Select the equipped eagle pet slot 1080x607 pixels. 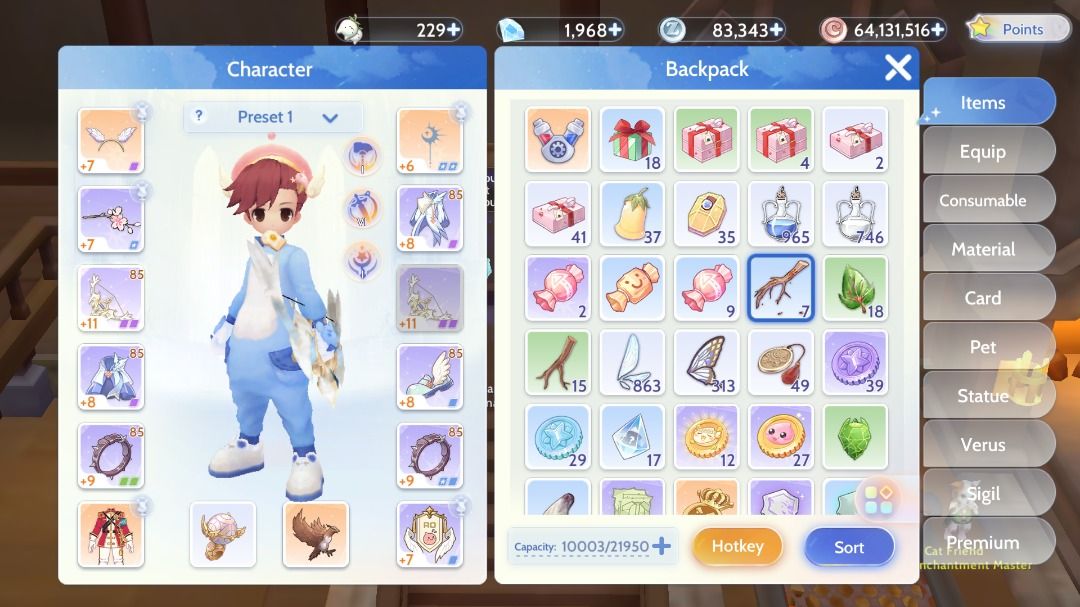(315, 534)
